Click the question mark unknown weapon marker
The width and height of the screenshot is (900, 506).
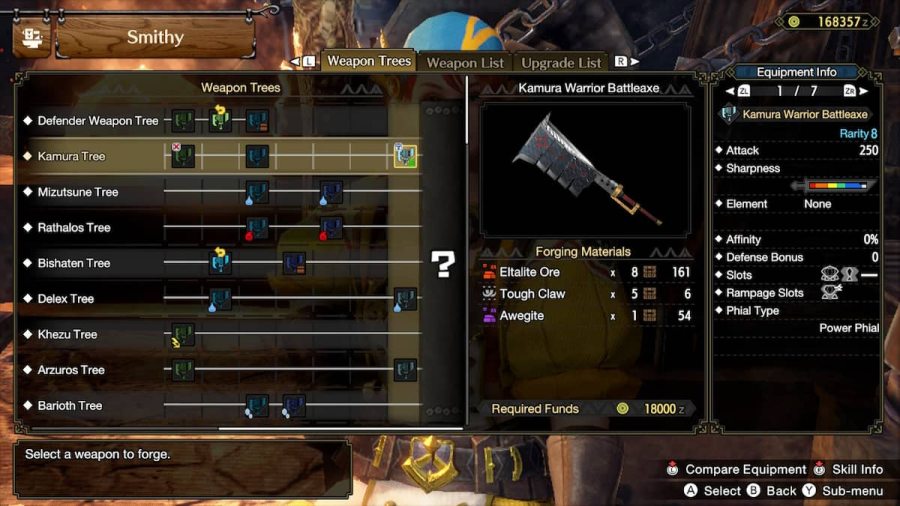tap(442, 263)
